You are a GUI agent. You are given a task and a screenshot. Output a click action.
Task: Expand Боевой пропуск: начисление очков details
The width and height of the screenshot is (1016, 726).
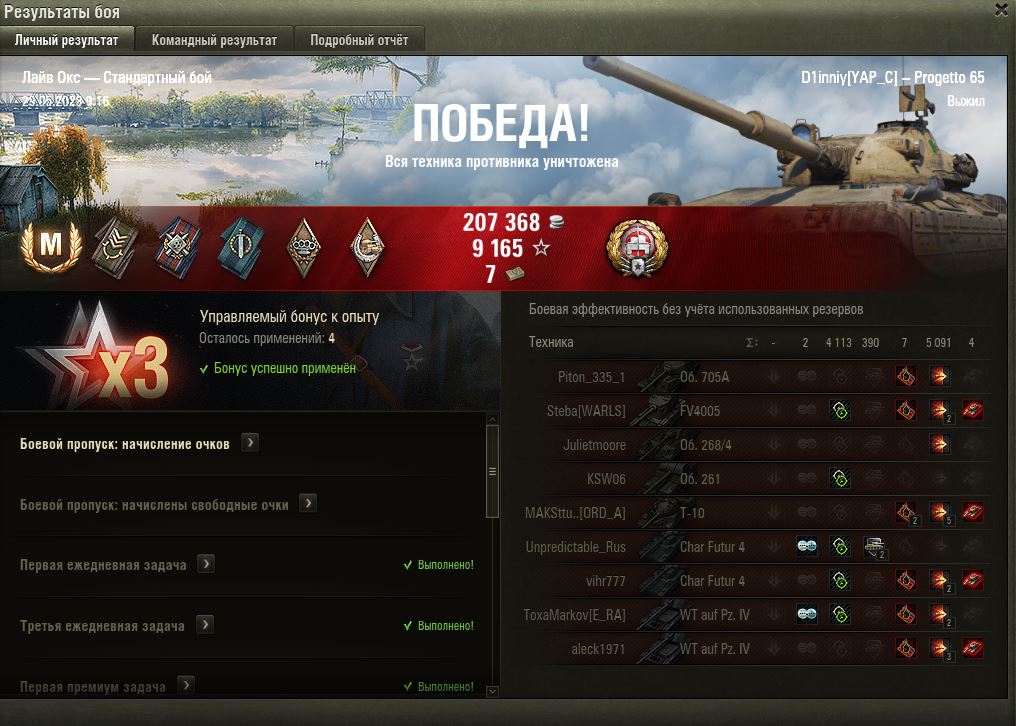(250, 443)
